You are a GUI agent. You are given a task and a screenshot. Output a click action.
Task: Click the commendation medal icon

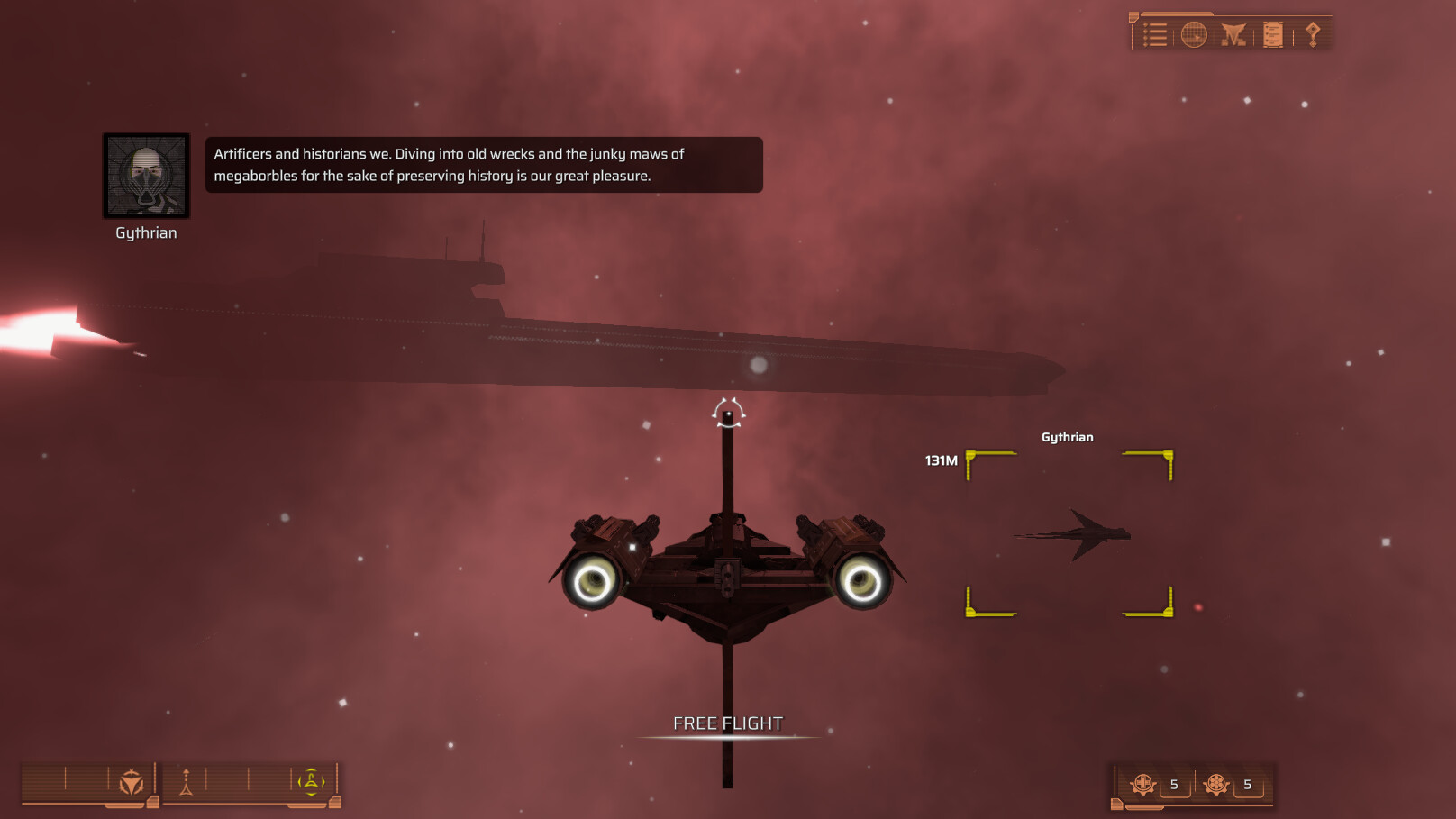click(x=1313, y=33)
